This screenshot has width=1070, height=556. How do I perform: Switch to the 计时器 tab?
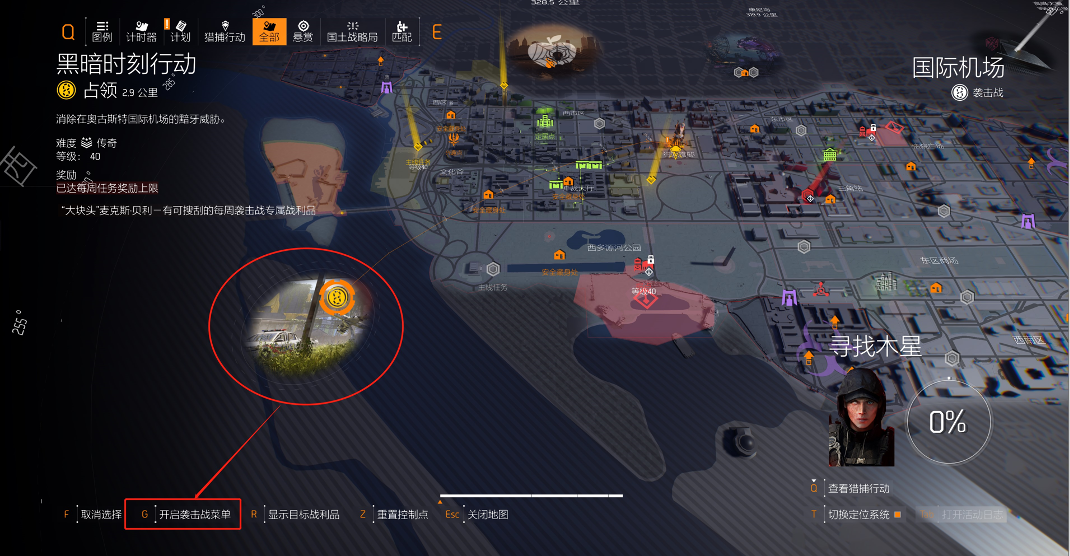click(141, 31)
